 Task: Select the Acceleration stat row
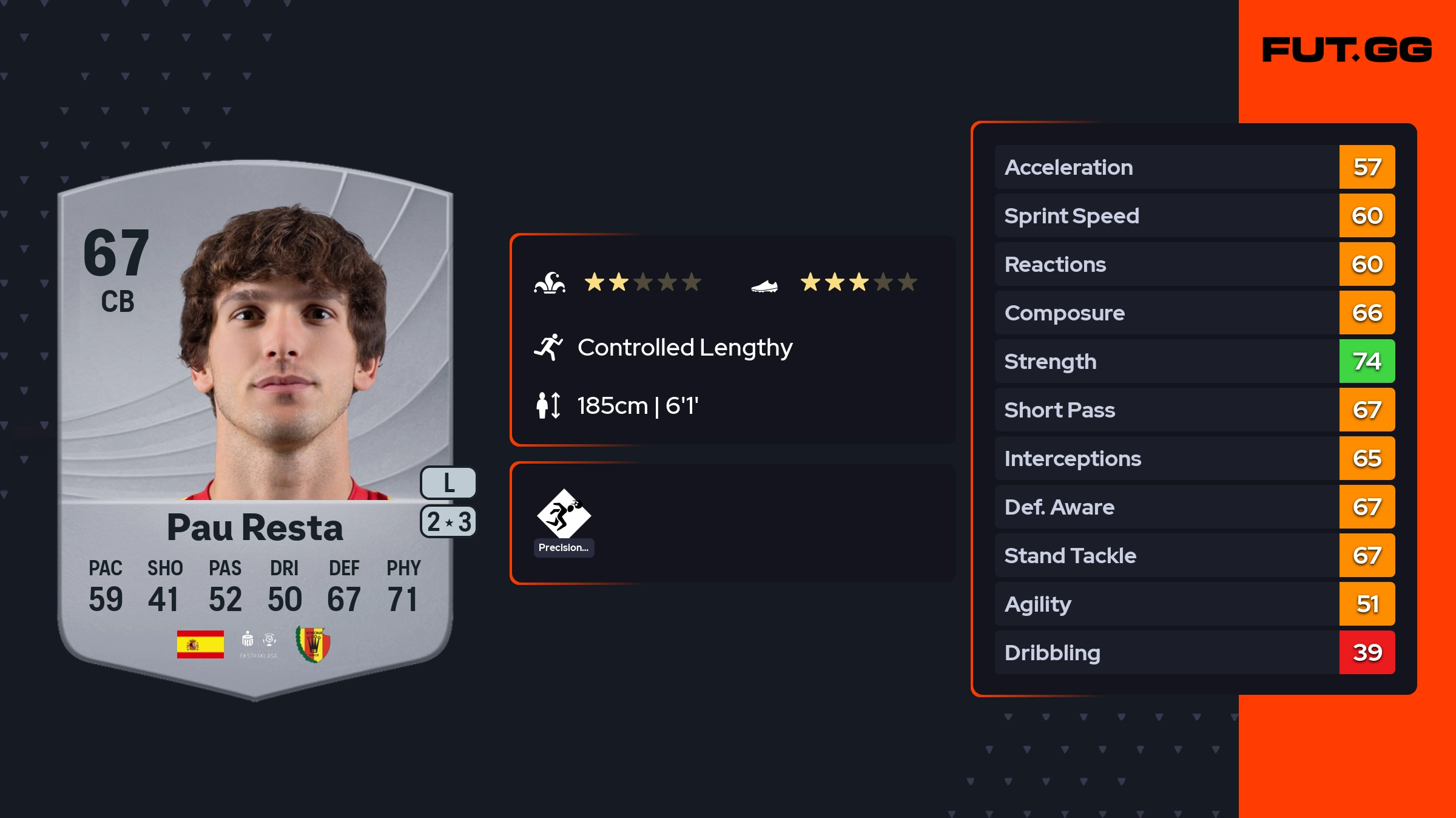click(x=1194, y=167)
